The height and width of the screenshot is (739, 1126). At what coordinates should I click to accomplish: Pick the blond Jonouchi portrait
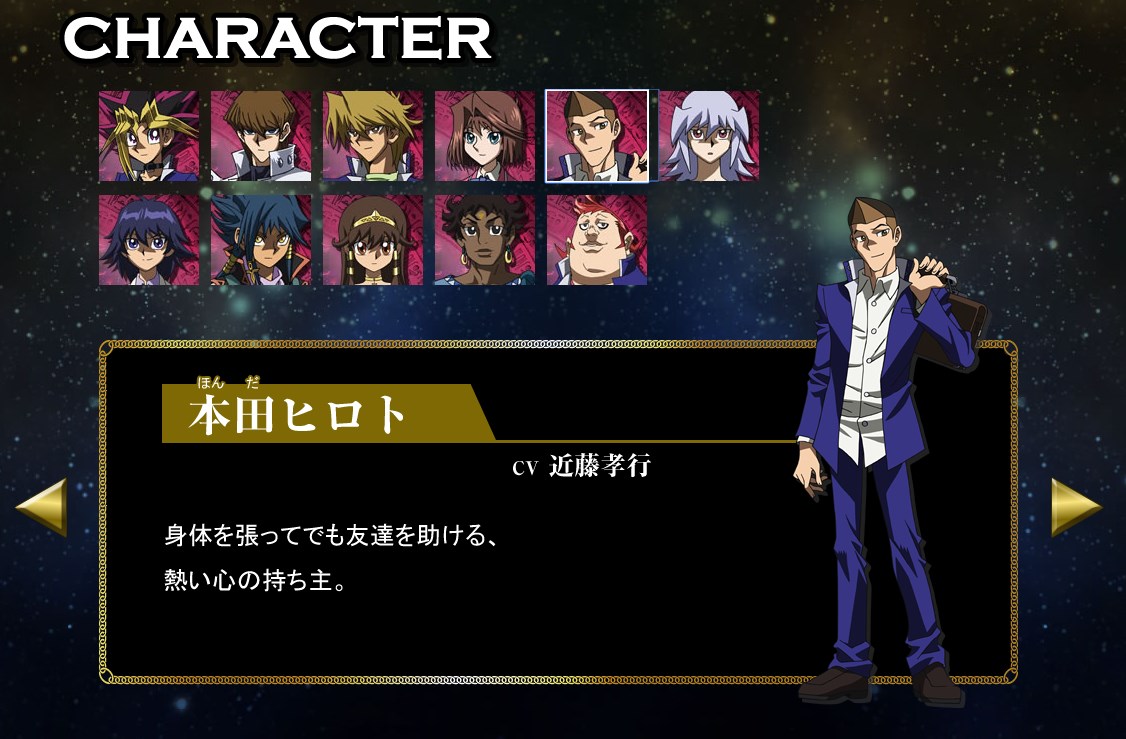tap(373, 136)
